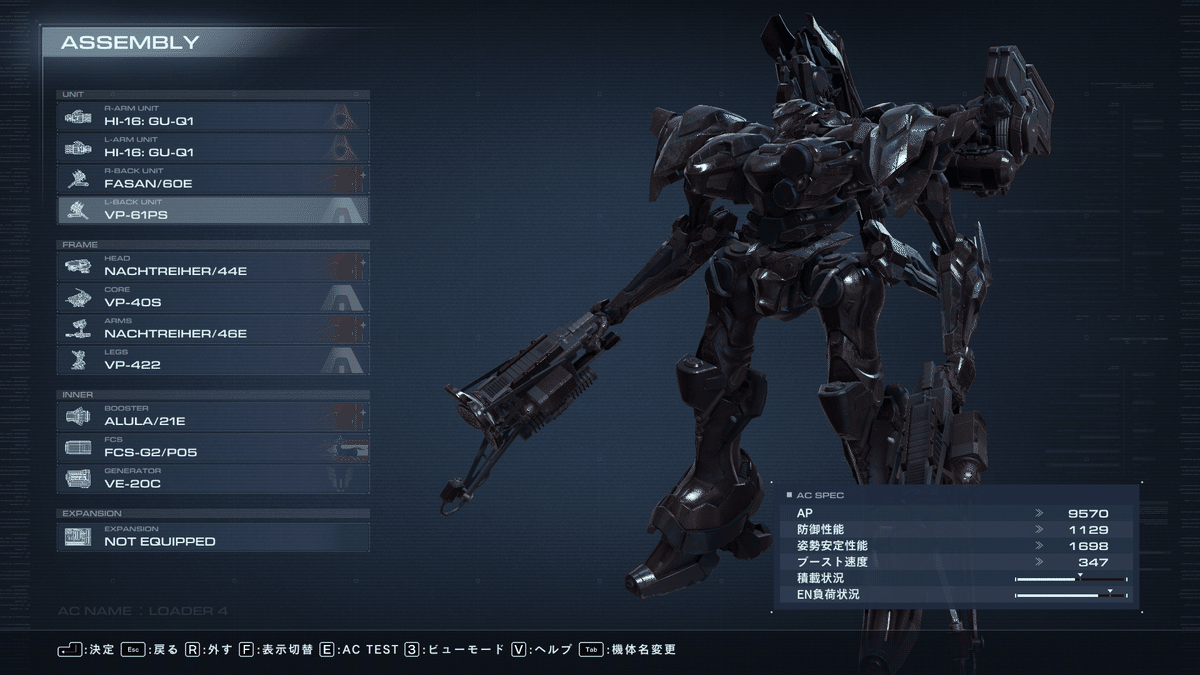This screenshot has height=675, width=1200.
Task: Select the LEGS slot VP-422
Action: click(213, 360)
